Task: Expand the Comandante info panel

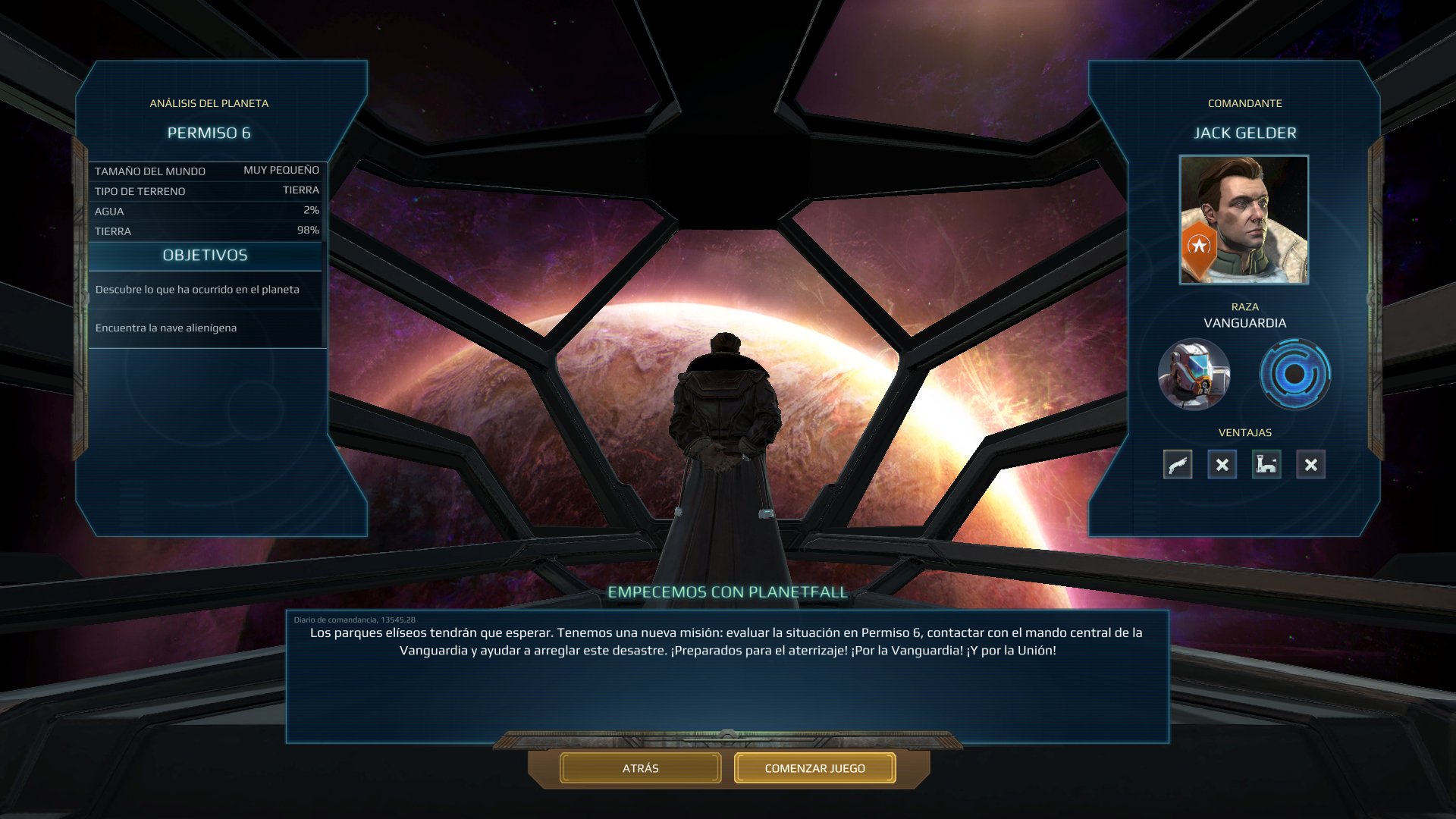Action: [x=1244, y=103]
